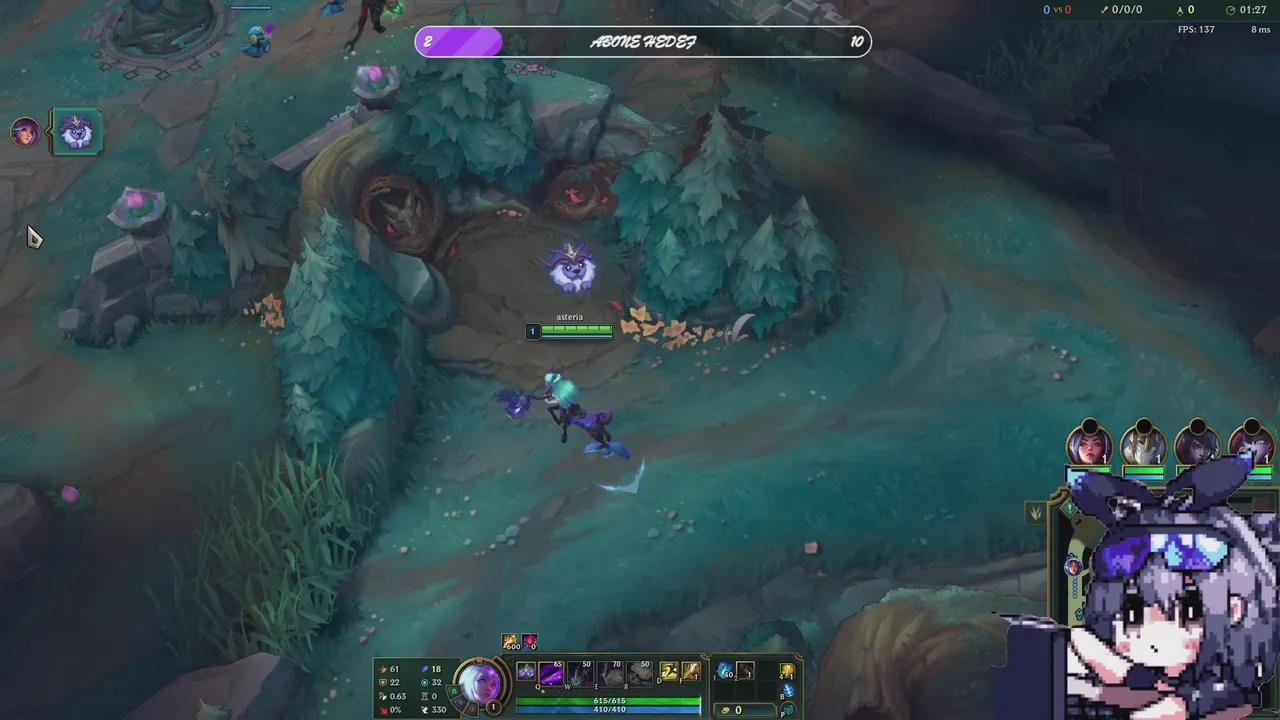The width and height of the screenshot is (1280, 720).
Task: Click the red buff icon next to the gold bounty
Action: click(530, 641)
